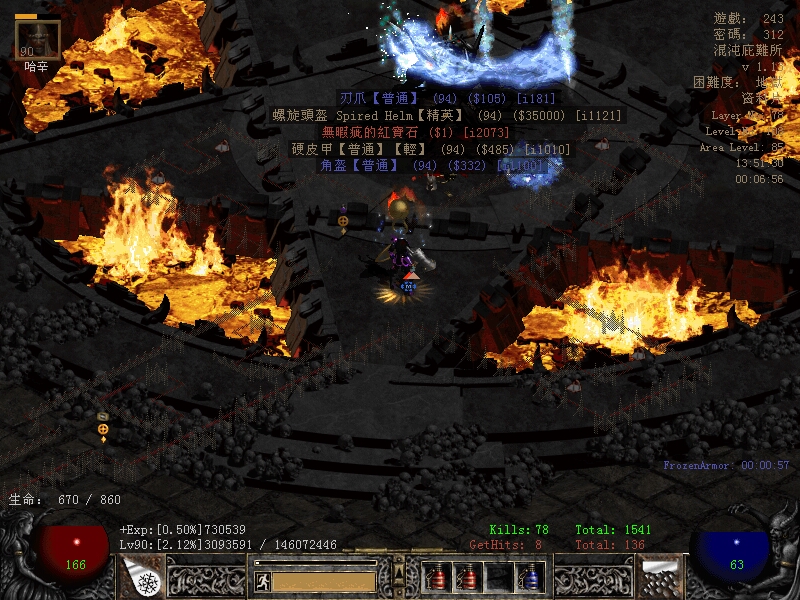Pick up the Spired Helm item label
Viewport: 800px width, 600px height.
pyautogui.click(x=447, y=115)
